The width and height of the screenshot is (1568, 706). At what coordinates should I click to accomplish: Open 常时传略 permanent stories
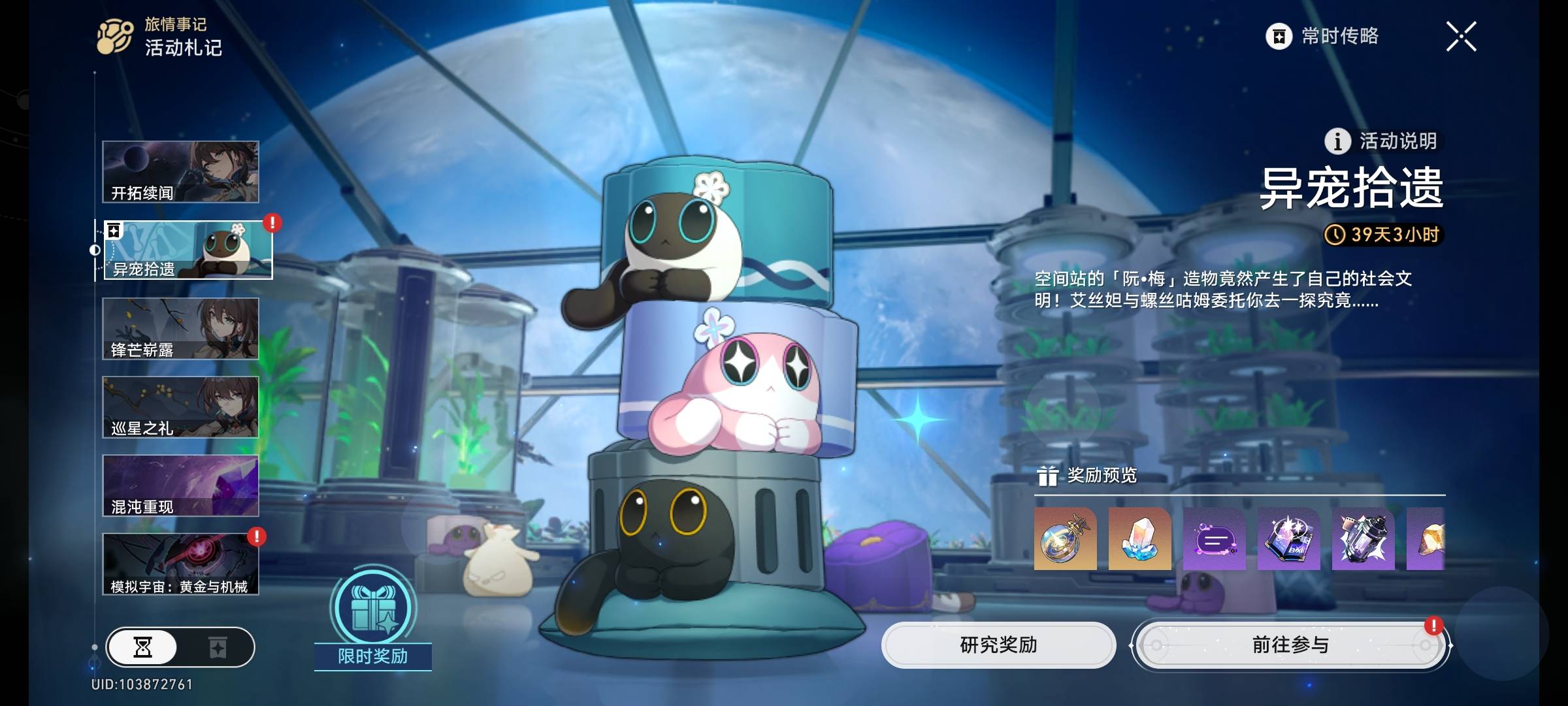tap(1322, 37)
